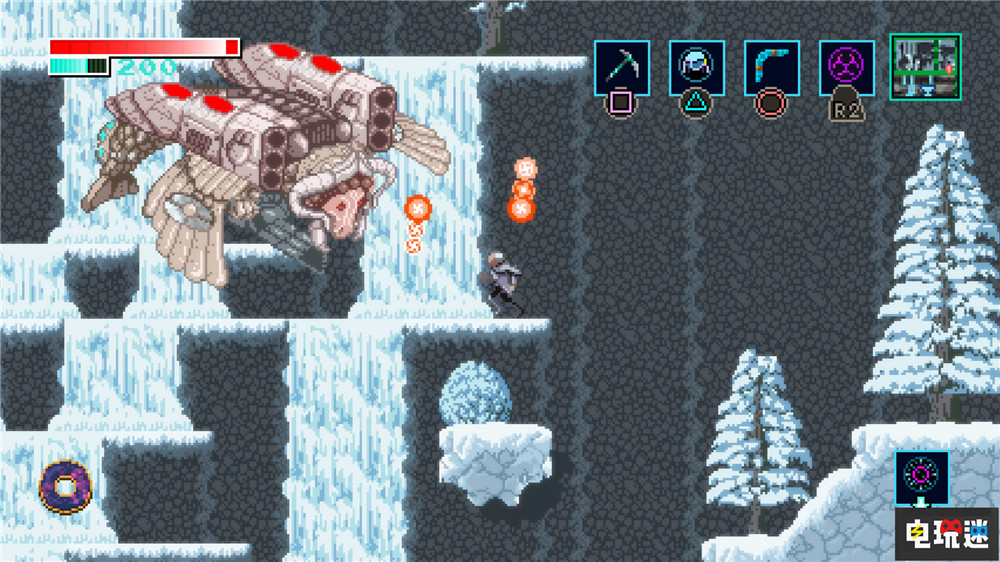Open the area minimap
Image resolution: width=1000 pixels, height=562 pixels.
[925, 67]
